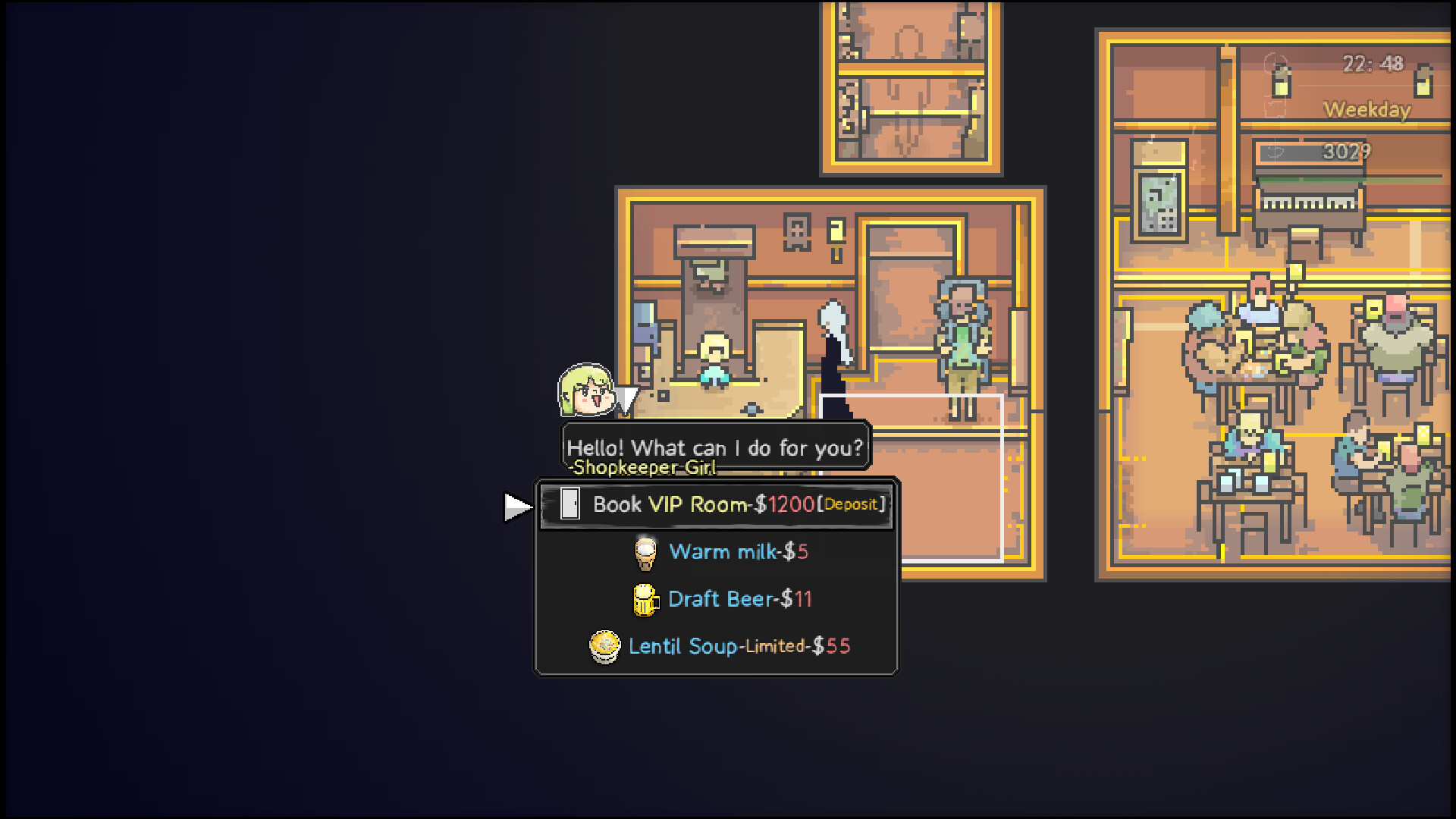Buy Draft Beer for $11
1456x819 pixels.
(737, 598)
